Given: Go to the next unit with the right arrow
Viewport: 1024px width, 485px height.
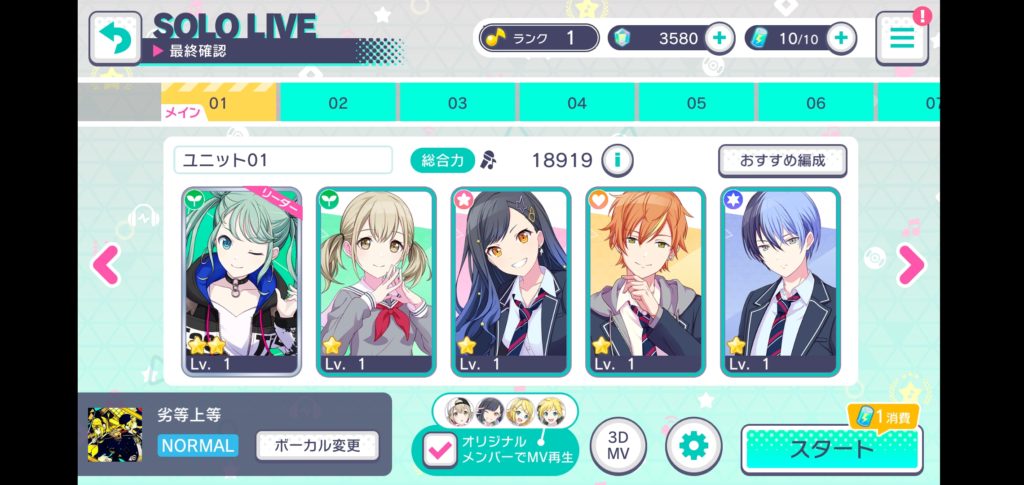Looking at the screenshot, I should [910, 265].
